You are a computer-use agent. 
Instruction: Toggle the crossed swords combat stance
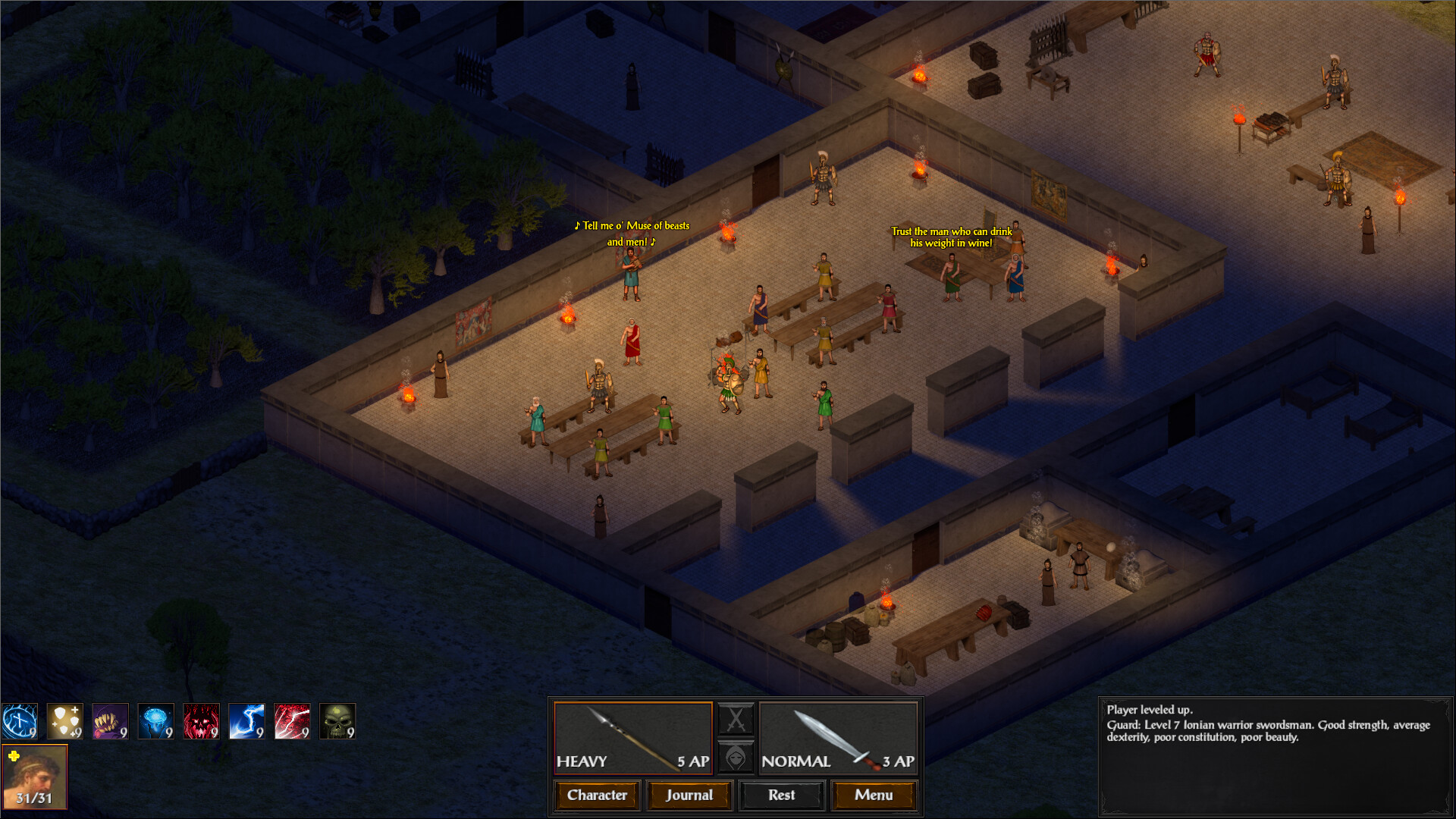tap(736, 718)
